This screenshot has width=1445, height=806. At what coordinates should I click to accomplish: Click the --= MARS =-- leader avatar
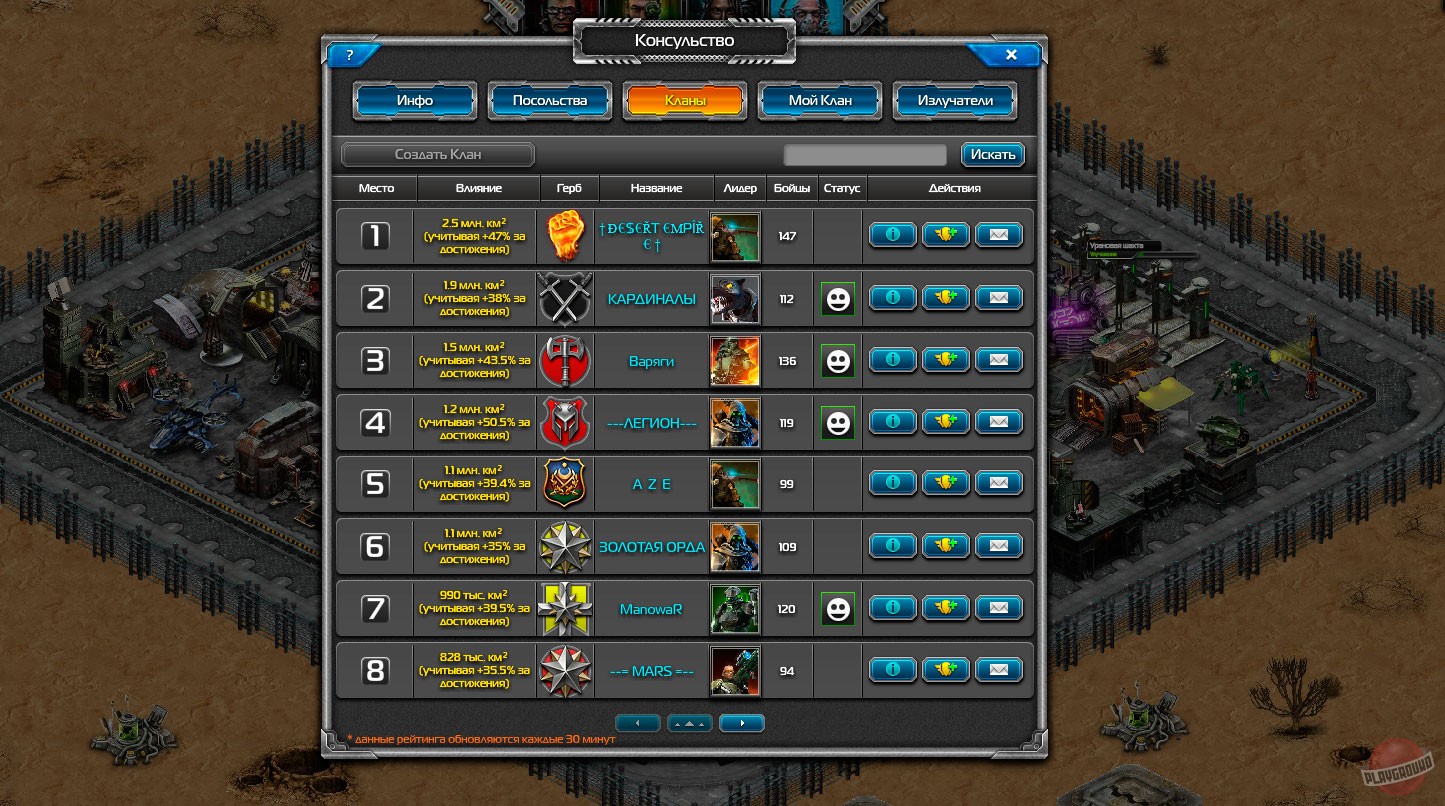click(x=735, y=670)
